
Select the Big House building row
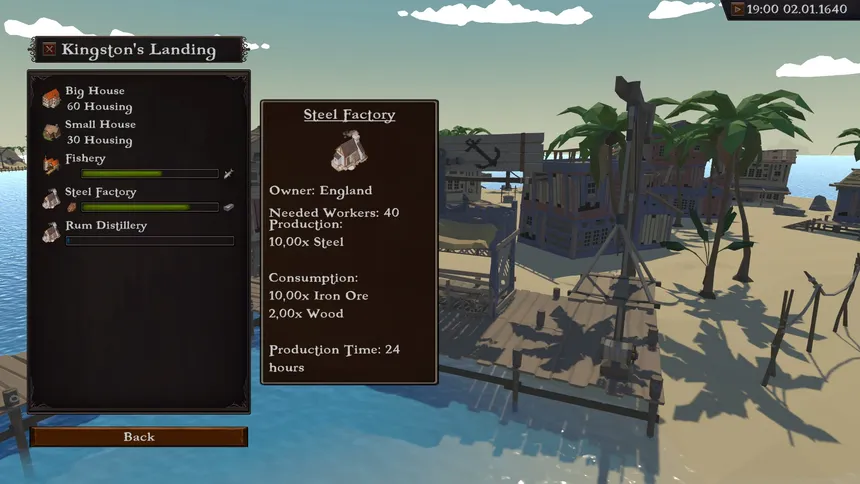(139, 99)
